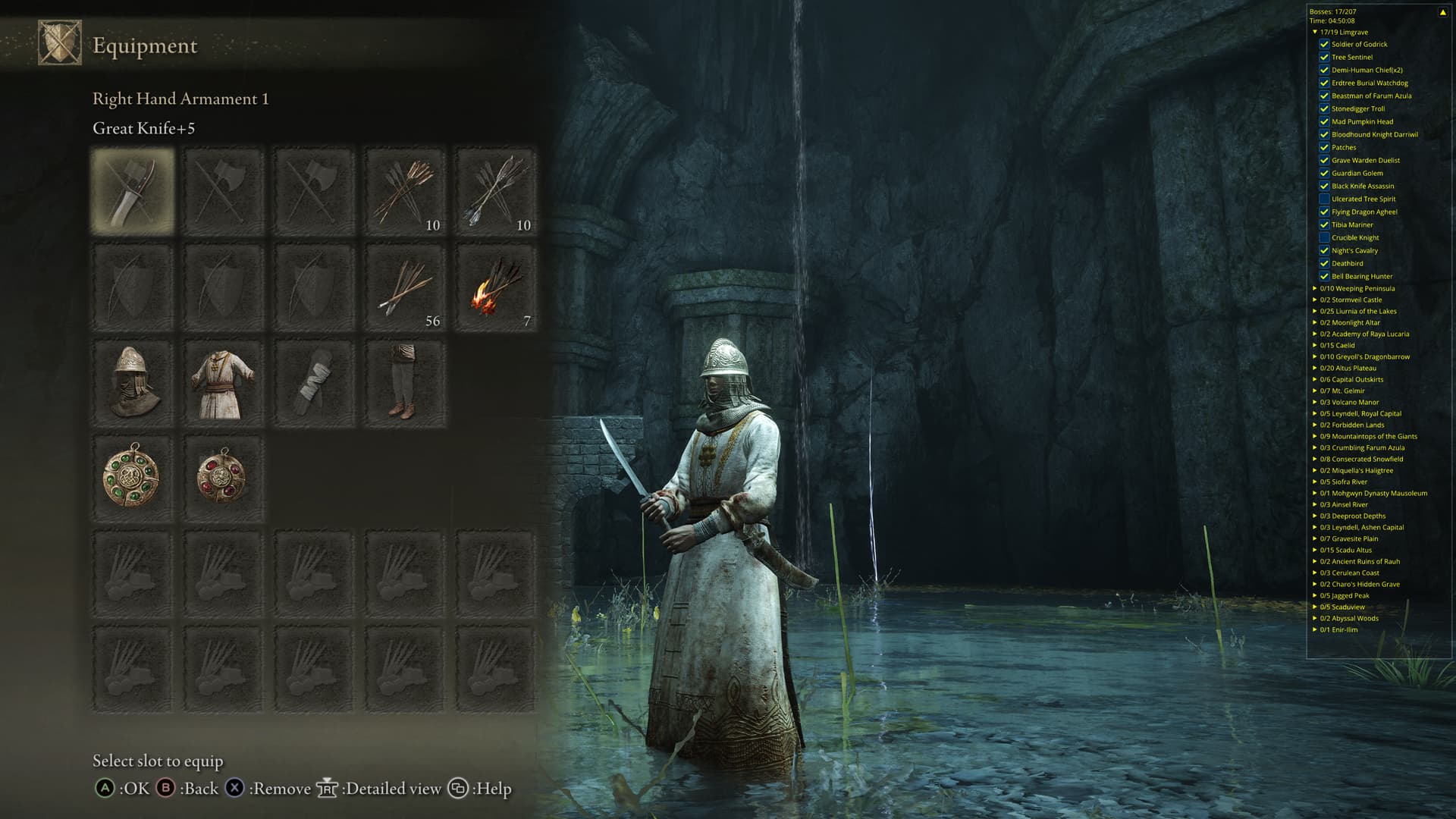The width and height of the screenshot is (1456, 819).
Task: Toggle the Ulcerated Tree Spirit checkbox
Action: [x=1324, y=199]
